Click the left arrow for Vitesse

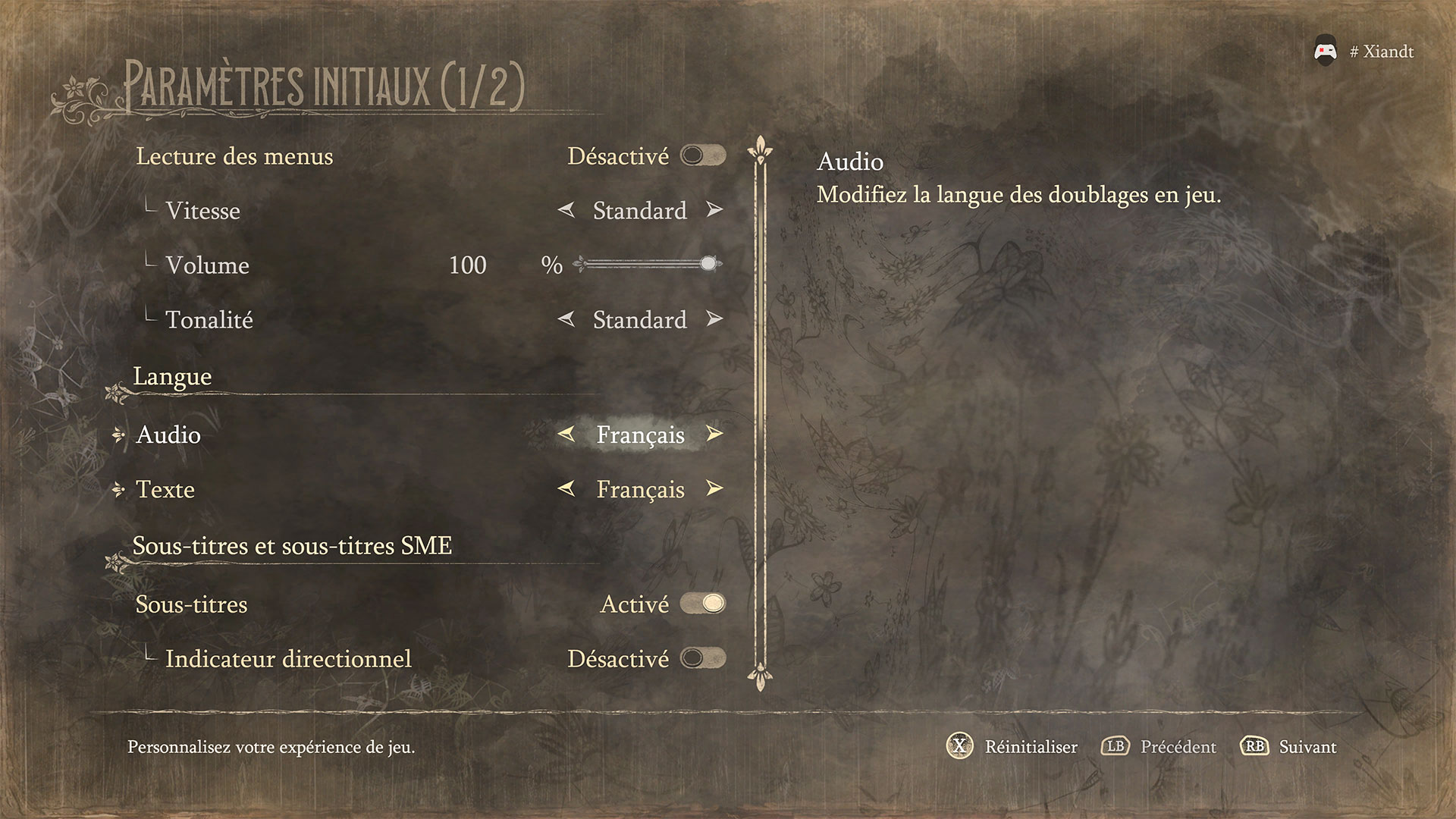566,210
